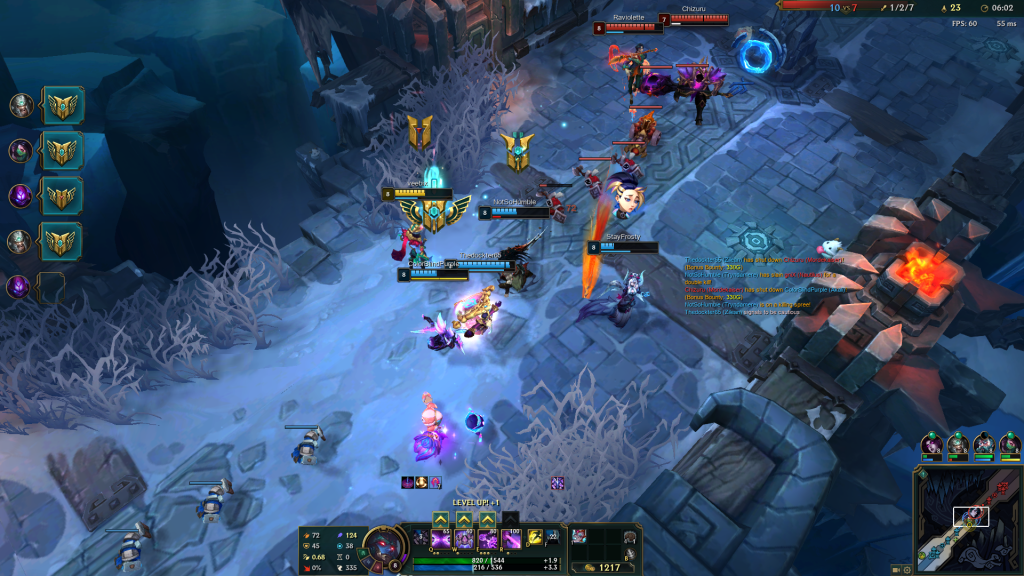This screenshot has height=576, width=1024.
Task: Use the yellow Flash summoner spell
Action: tap(535, 538)
